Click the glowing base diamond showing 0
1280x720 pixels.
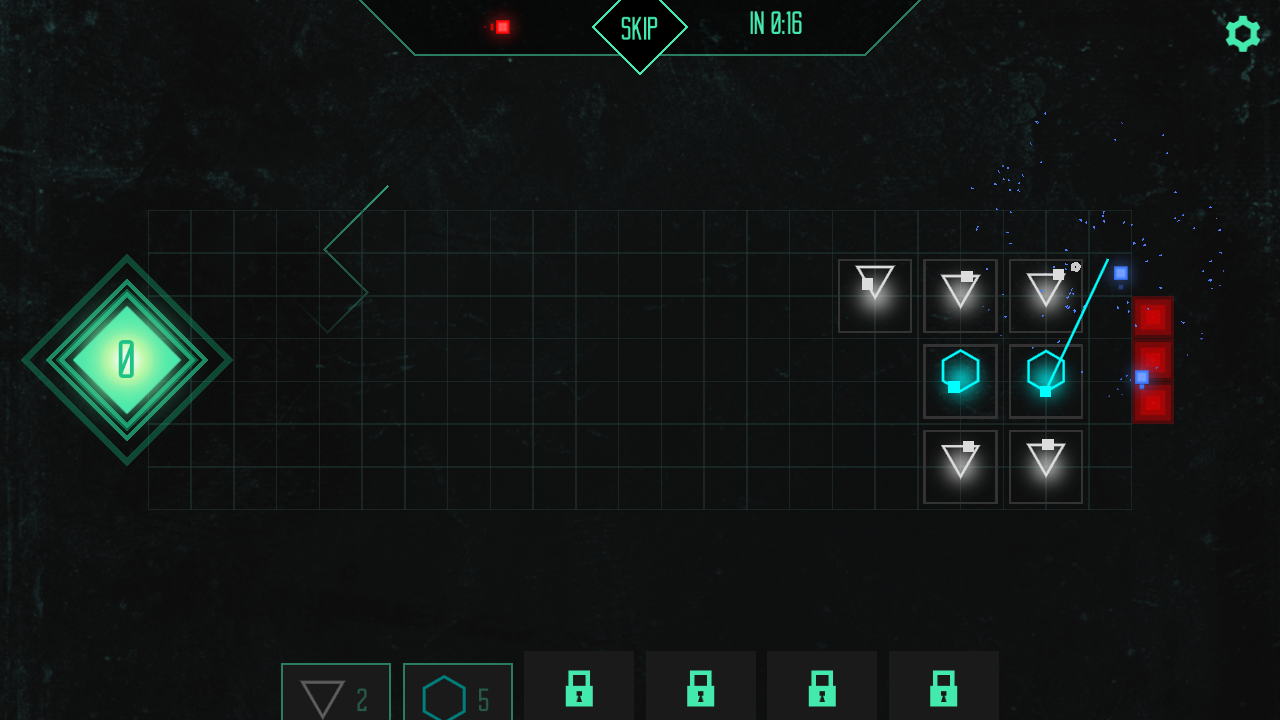coord(127,360)
